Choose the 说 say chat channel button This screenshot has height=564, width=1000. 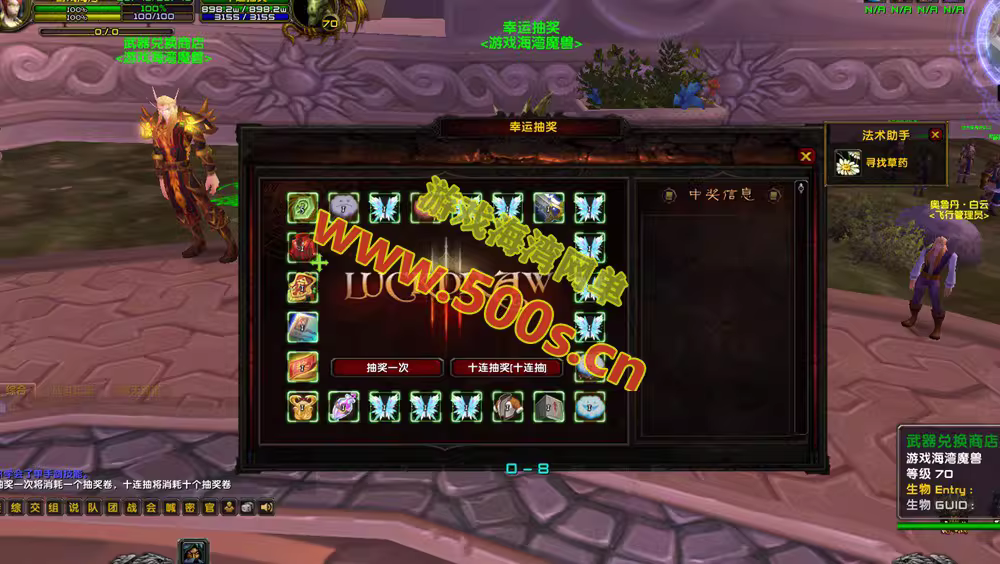pyautogui.click(x=73, y=508)
